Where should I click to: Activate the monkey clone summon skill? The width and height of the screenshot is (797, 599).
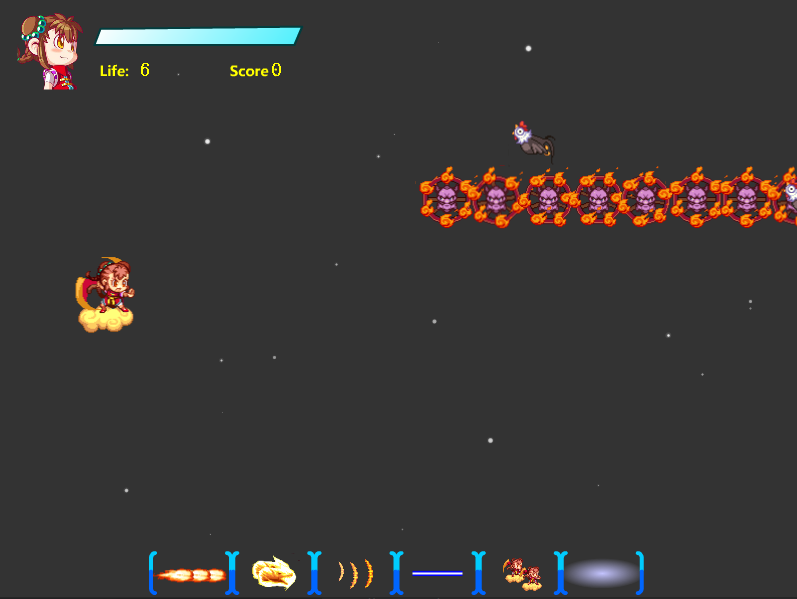(521, 573)
